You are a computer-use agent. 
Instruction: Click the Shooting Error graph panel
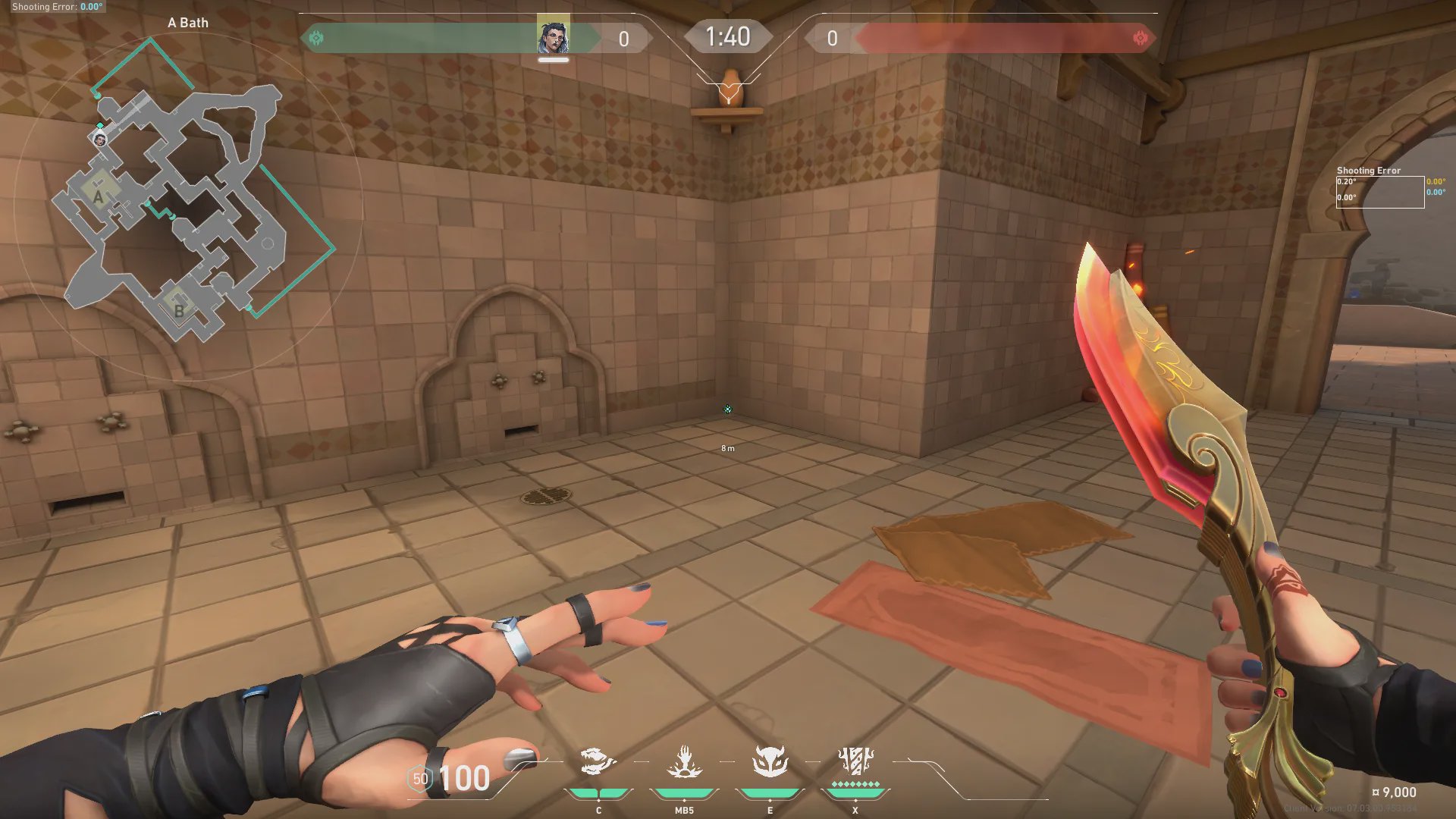pyautogui.click(x=1379, y=191)
